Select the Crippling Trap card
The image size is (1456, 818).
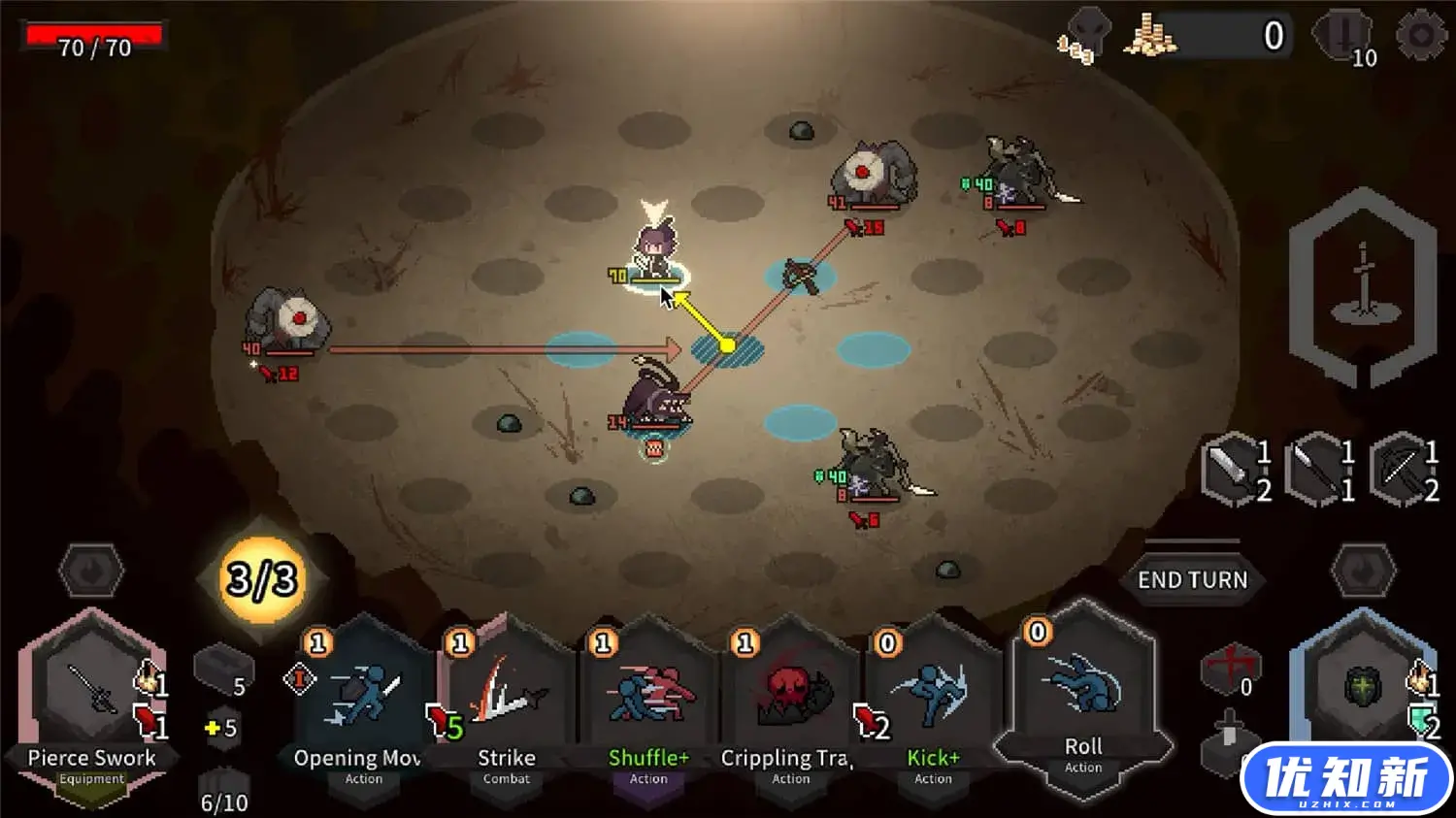pos(790,703)
